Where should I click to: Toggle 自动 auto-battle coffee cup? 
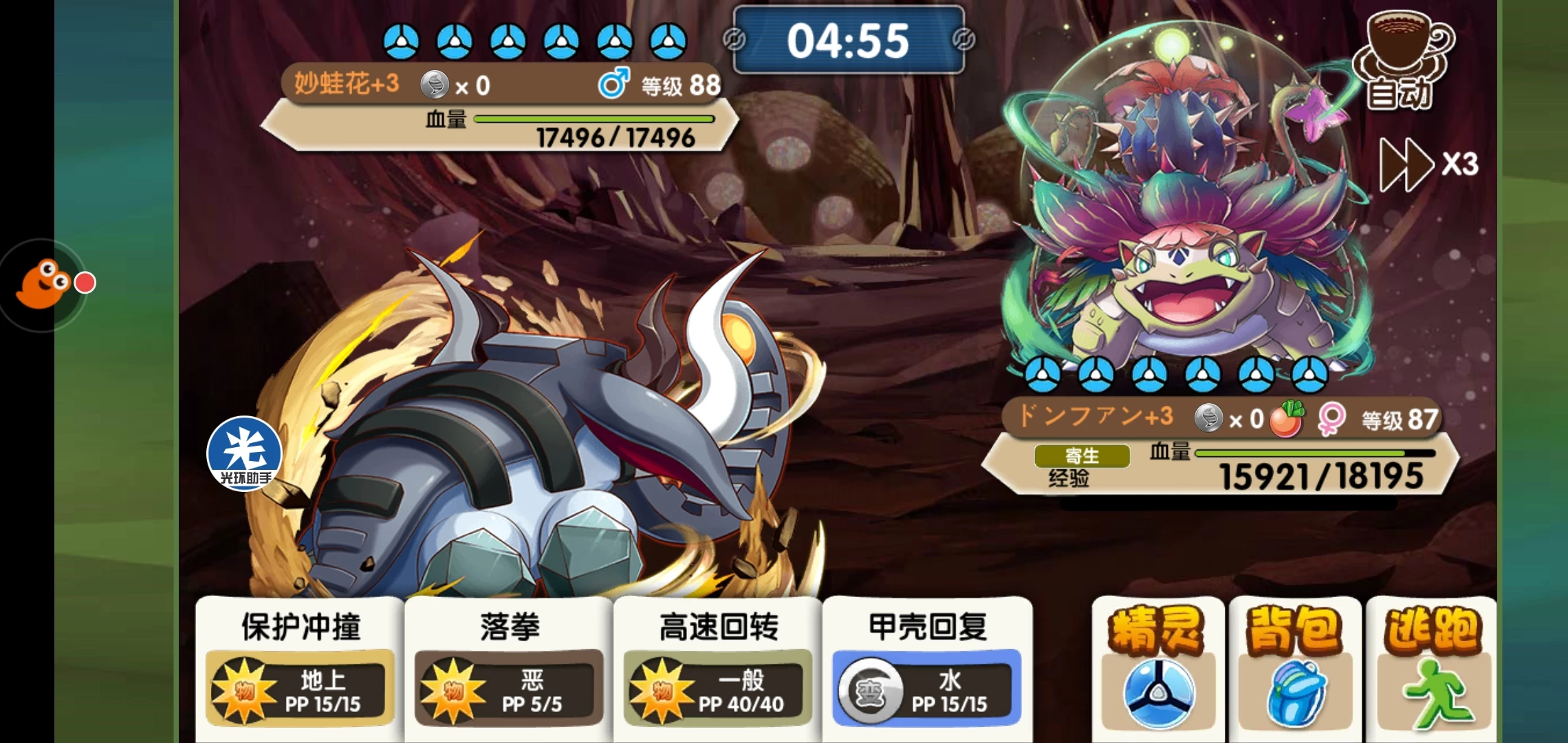[1402, 62]
